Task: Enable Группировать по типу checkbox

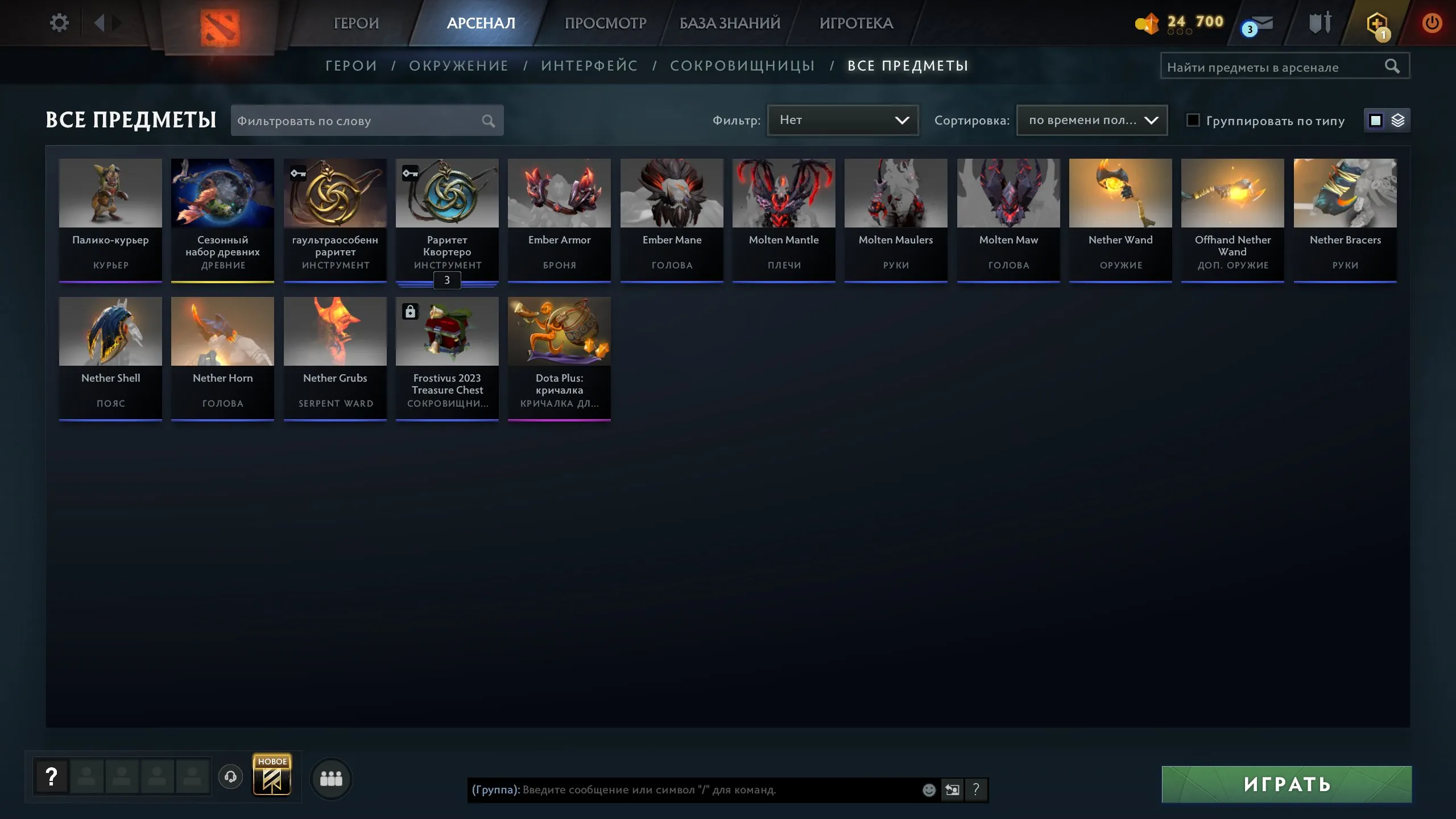Action: [1192, 120]
